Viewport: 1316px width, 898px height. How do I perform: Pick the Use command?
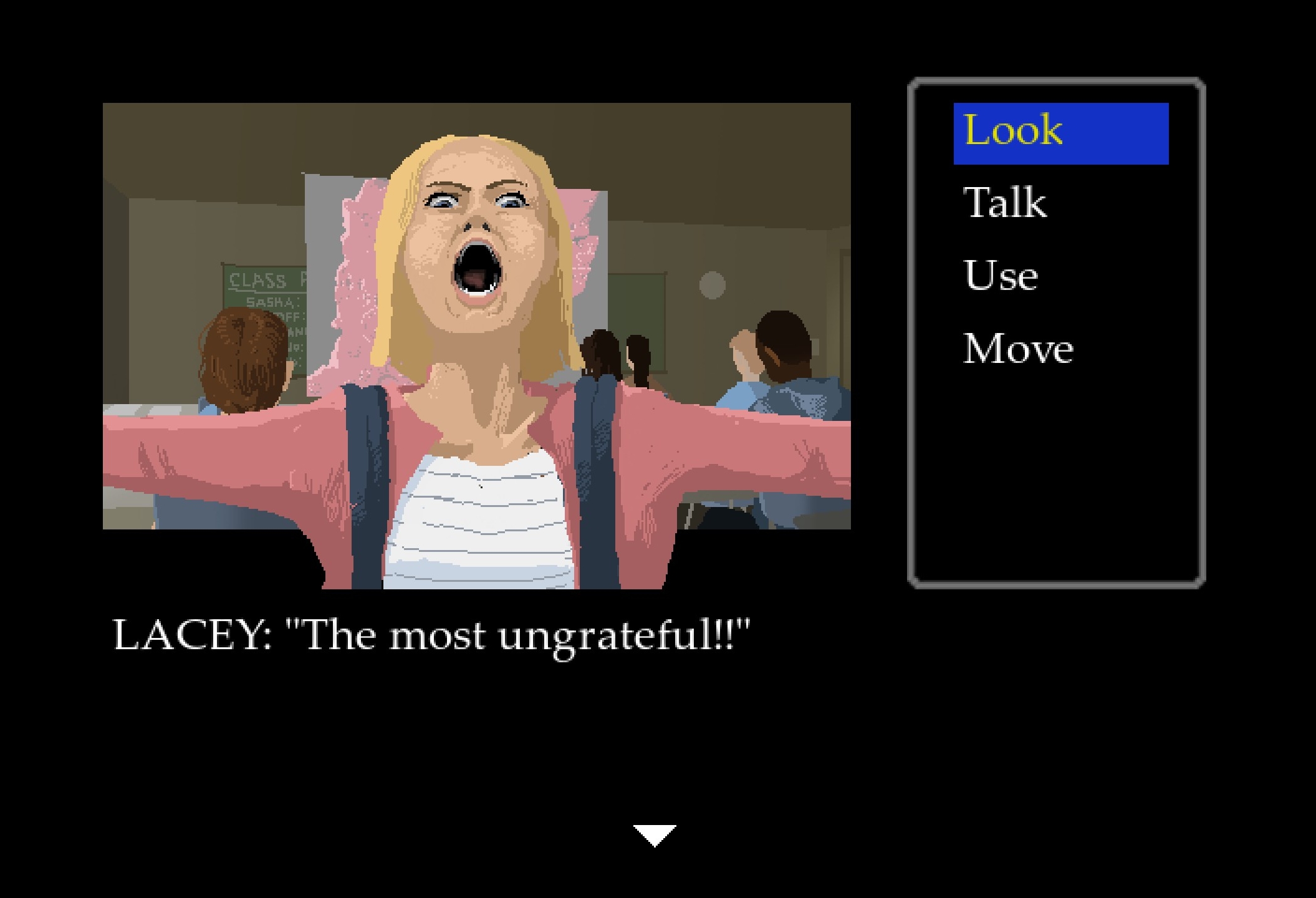(1001, 276)
